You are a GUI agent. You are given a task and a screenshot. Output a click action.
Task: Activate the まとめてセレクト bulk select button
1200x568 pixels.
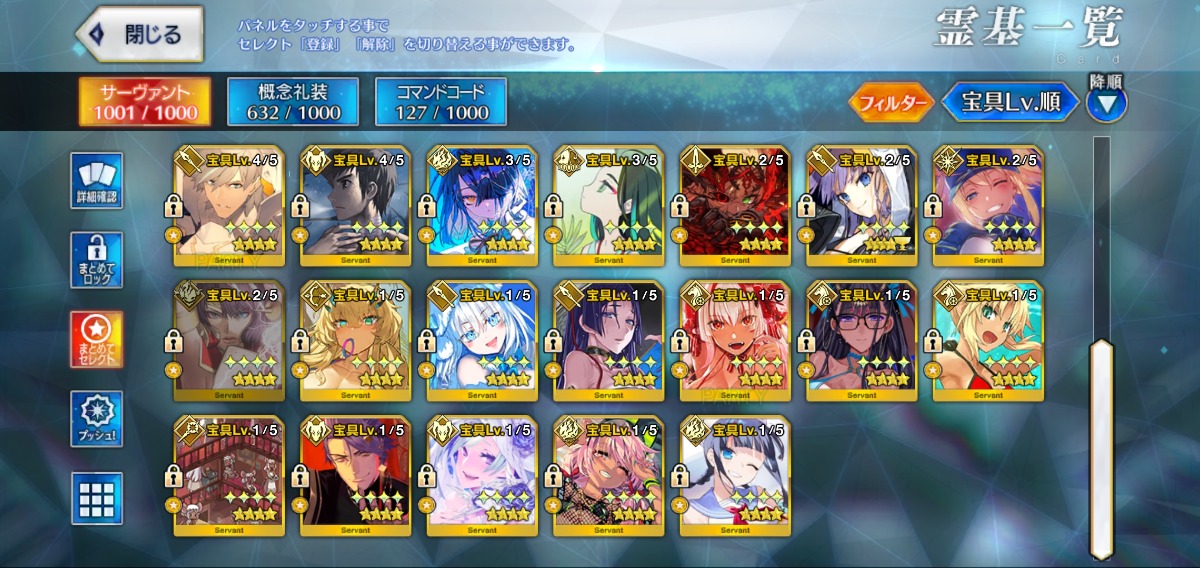point(97,339)
